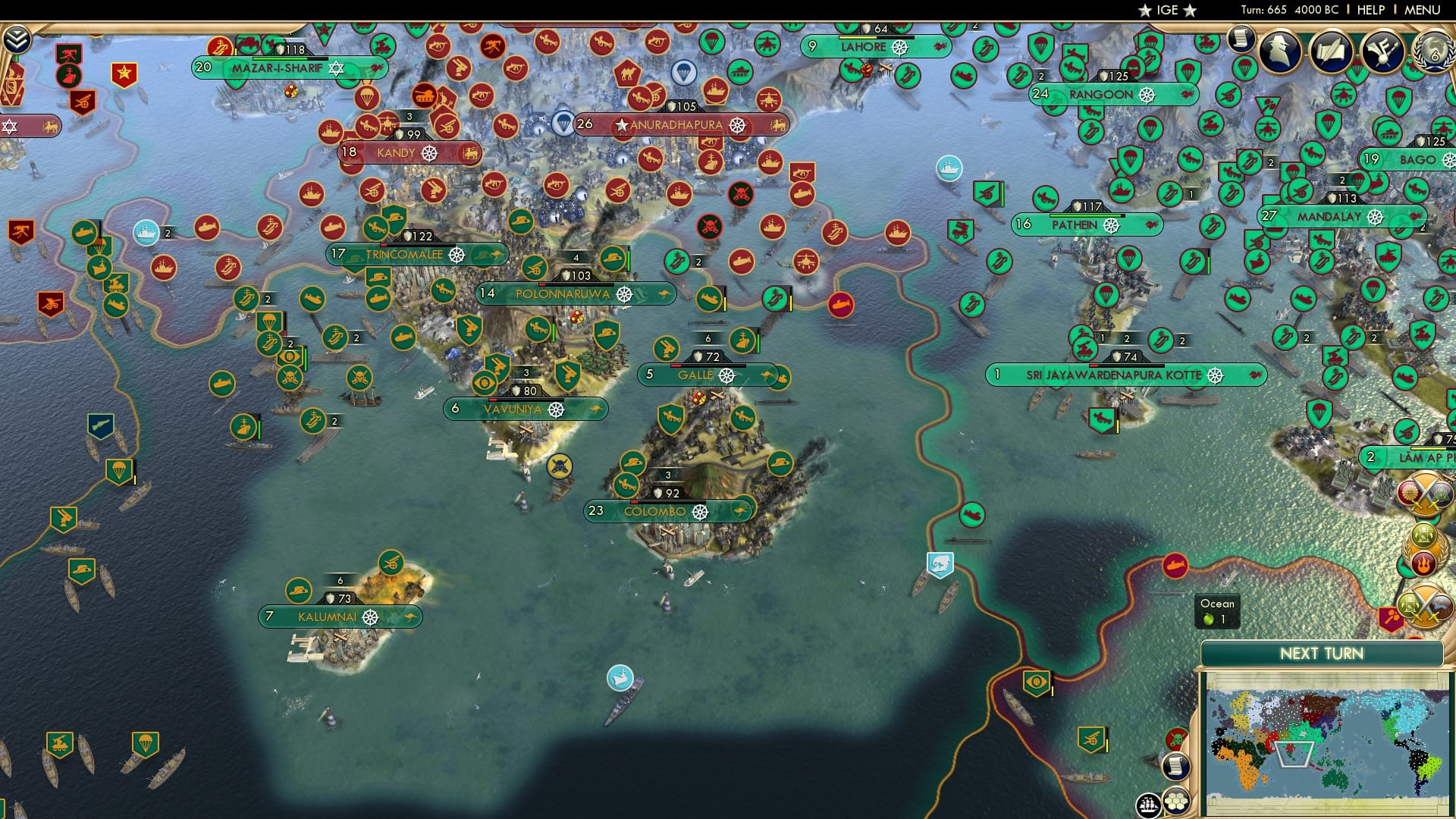Image resolution: width=1456 pixels, height=819 pixels.
Task: Open the Great Works screen icon
Action: (x=1332, y=52)
